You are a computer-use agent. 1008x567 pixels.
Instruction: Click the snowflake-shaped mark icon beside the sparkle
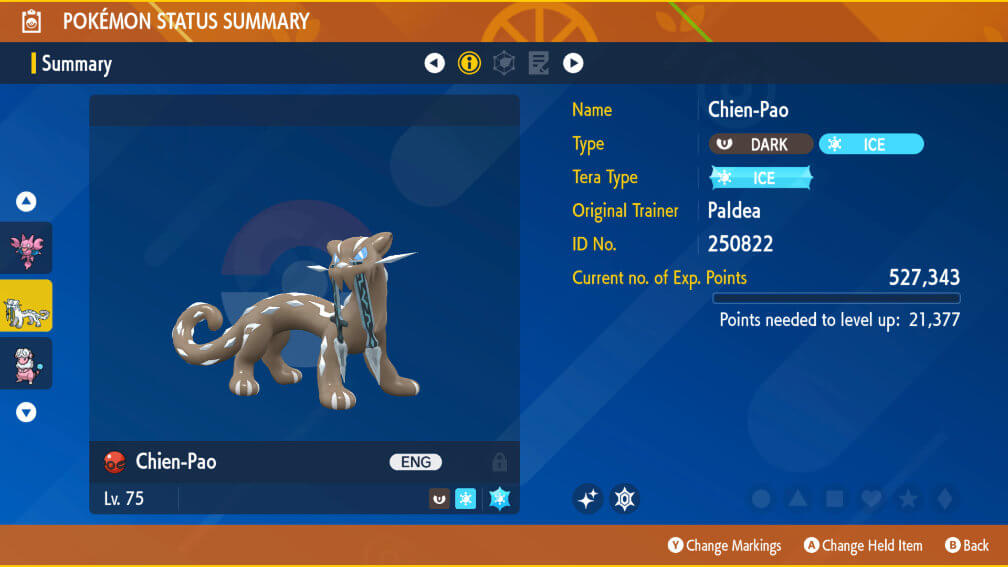pos(625,498)
